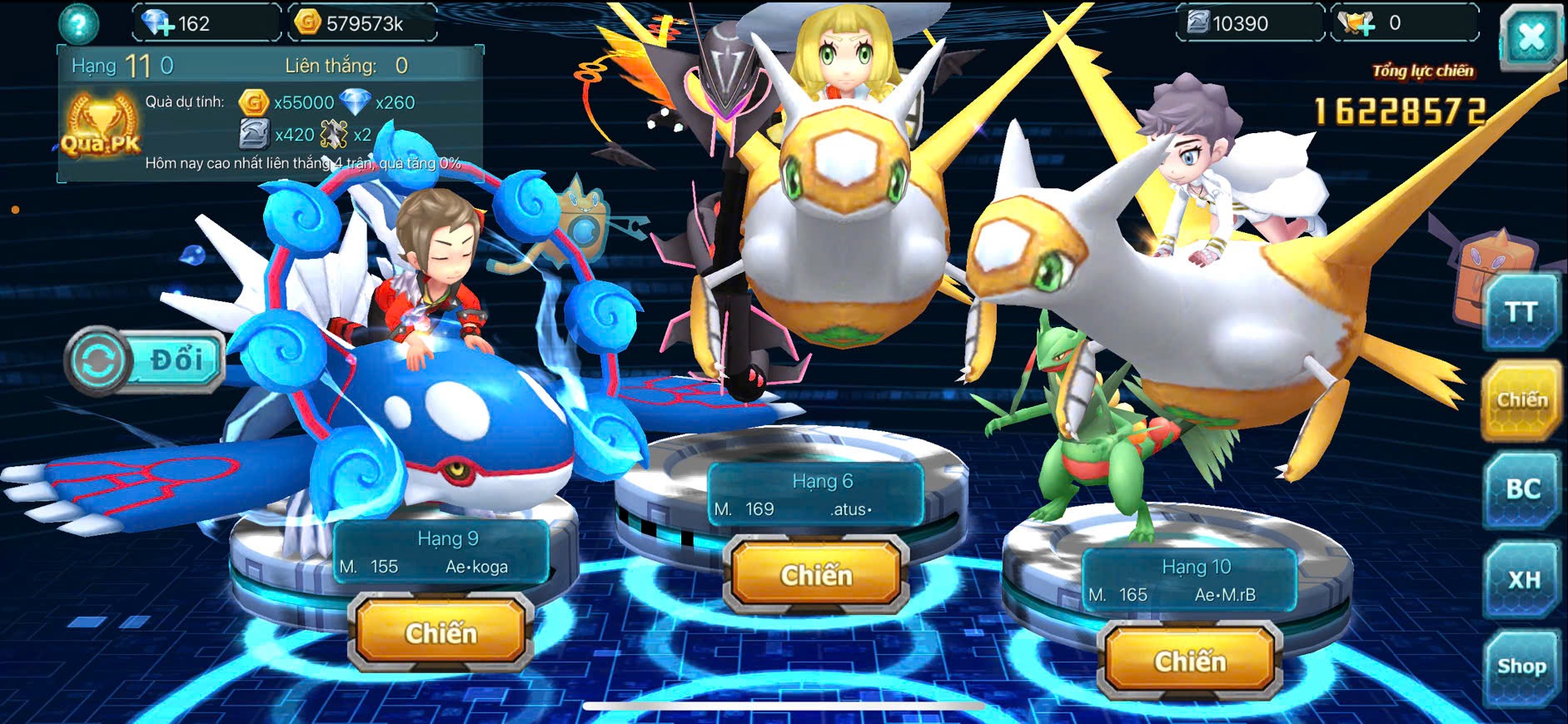Open the Shop button

pyautogui.click(x=1521, y=667)
